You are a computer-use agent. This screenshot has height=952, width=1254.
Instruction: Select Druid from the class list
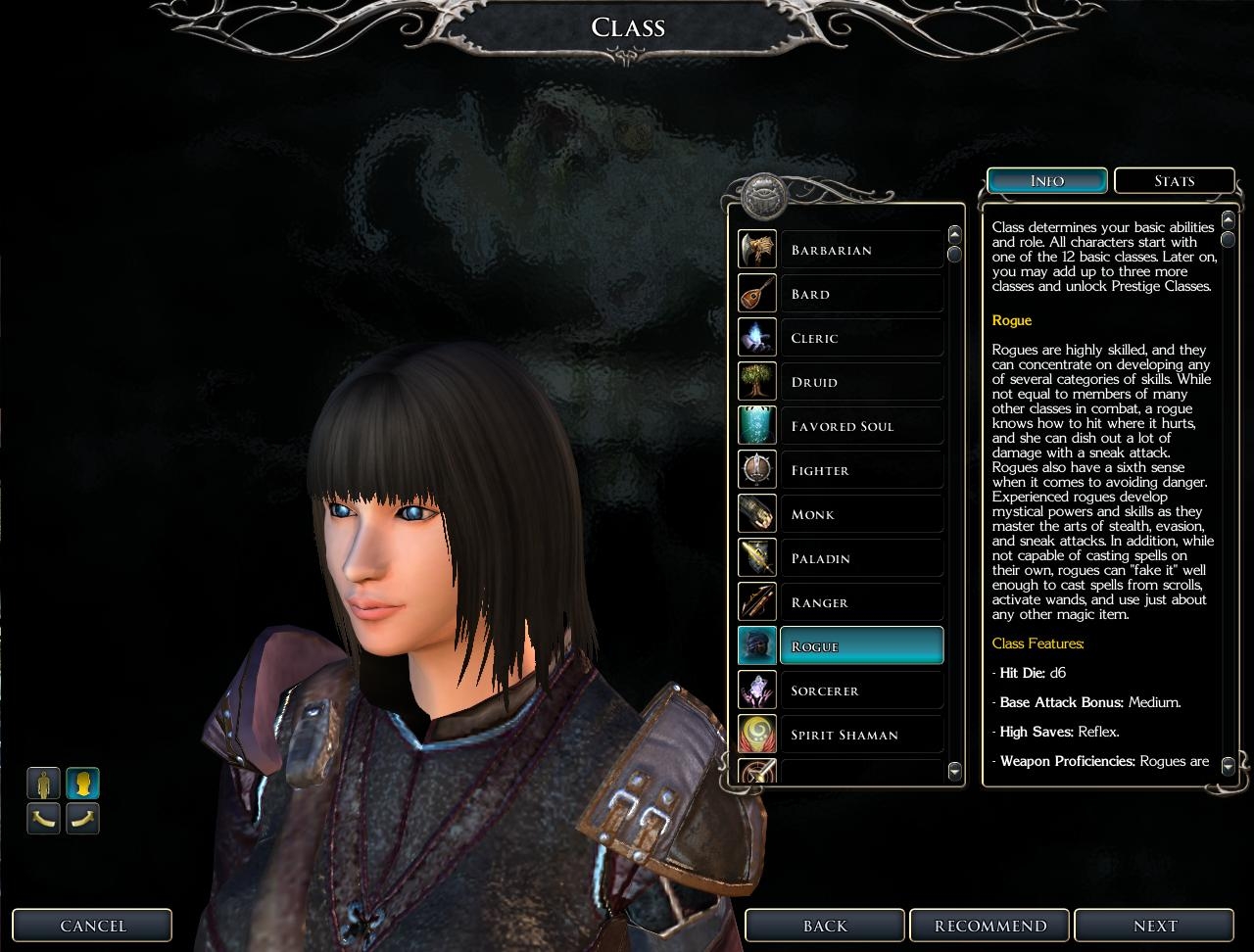tap(860, 382)
